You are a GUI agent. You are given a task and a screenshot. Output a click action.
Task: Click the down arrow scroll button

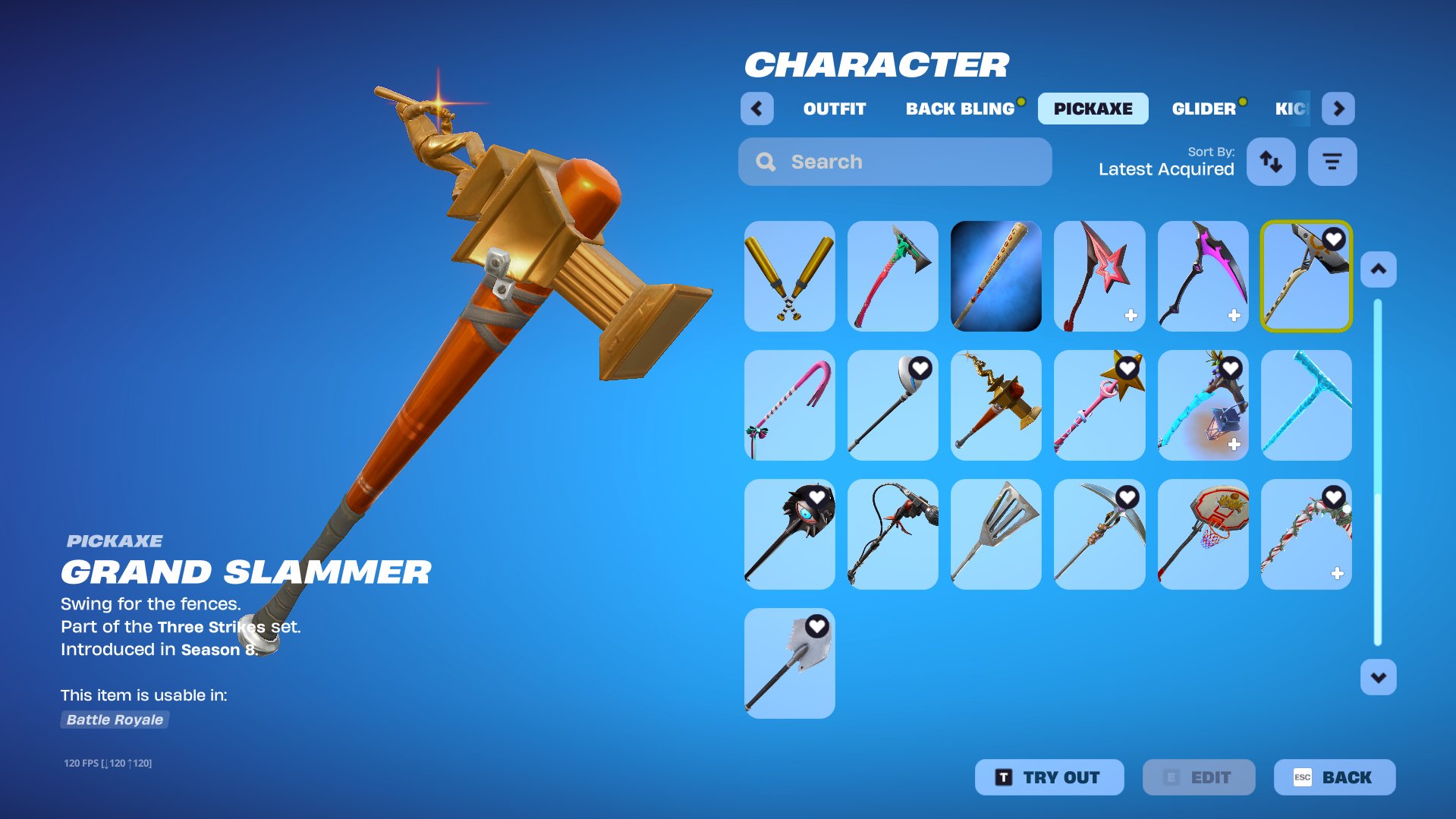[x=1378, y=677]
